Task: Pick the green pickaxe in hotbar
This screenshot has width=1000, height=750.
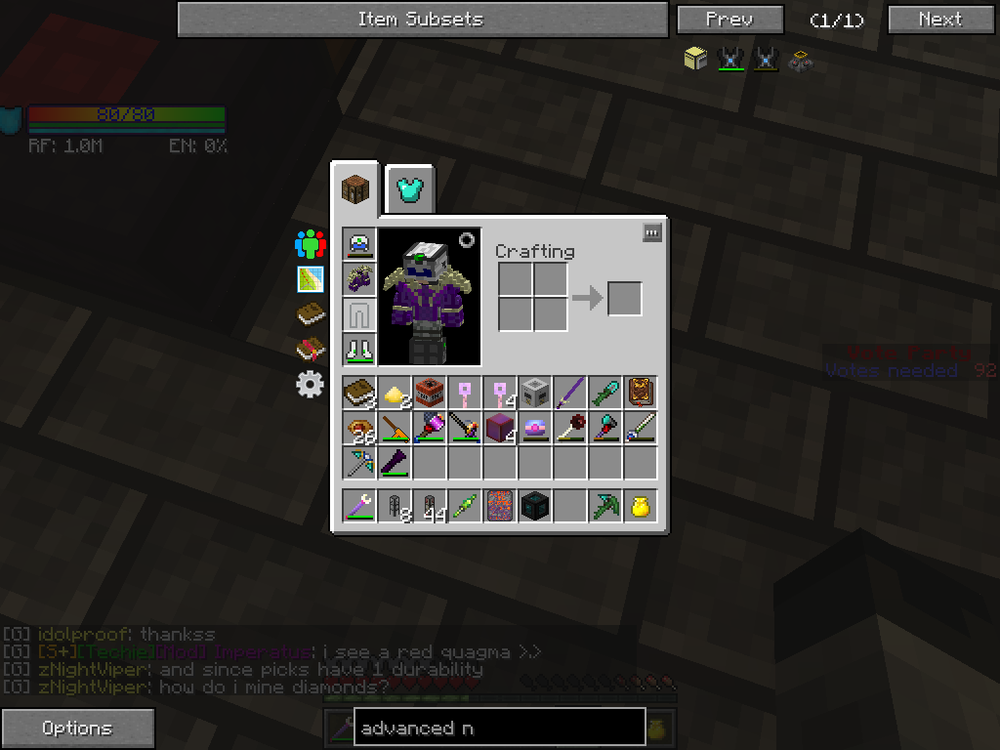Action: [604, 506]
